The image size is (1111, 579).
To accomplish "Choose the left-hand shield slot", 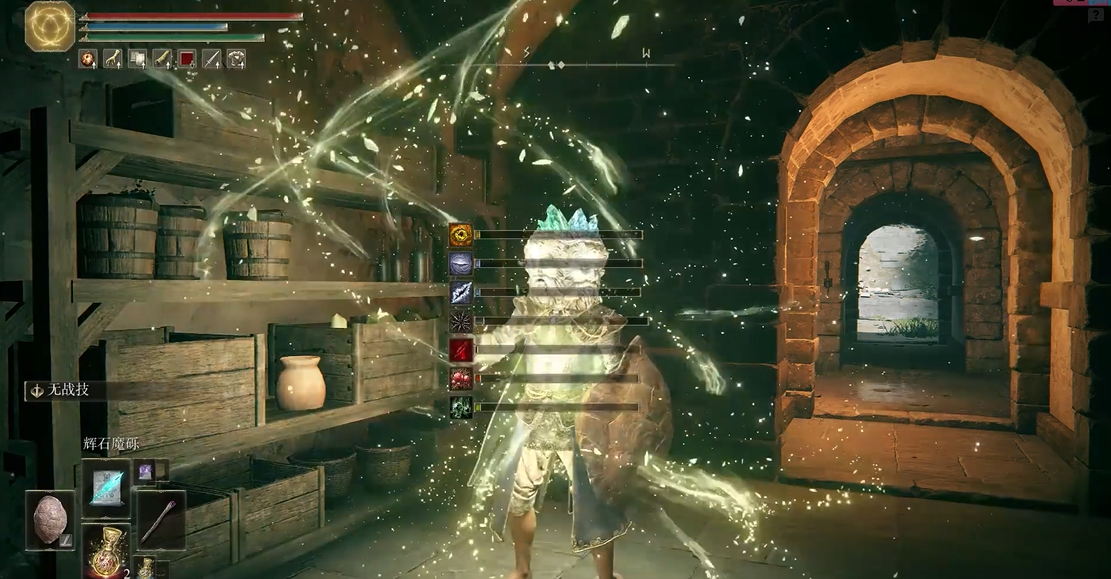I will click(x=50, y=520).
